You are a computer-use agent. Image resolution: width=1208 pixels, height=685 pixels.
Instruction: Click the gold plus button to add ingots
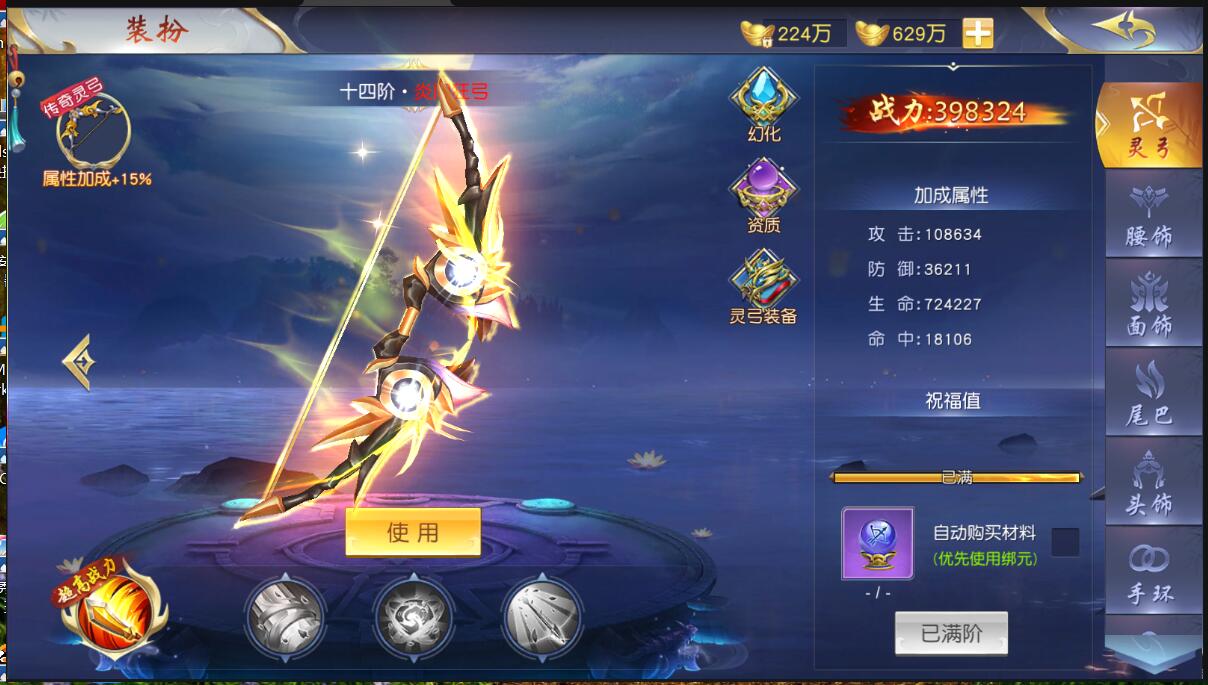pos(977,33)
